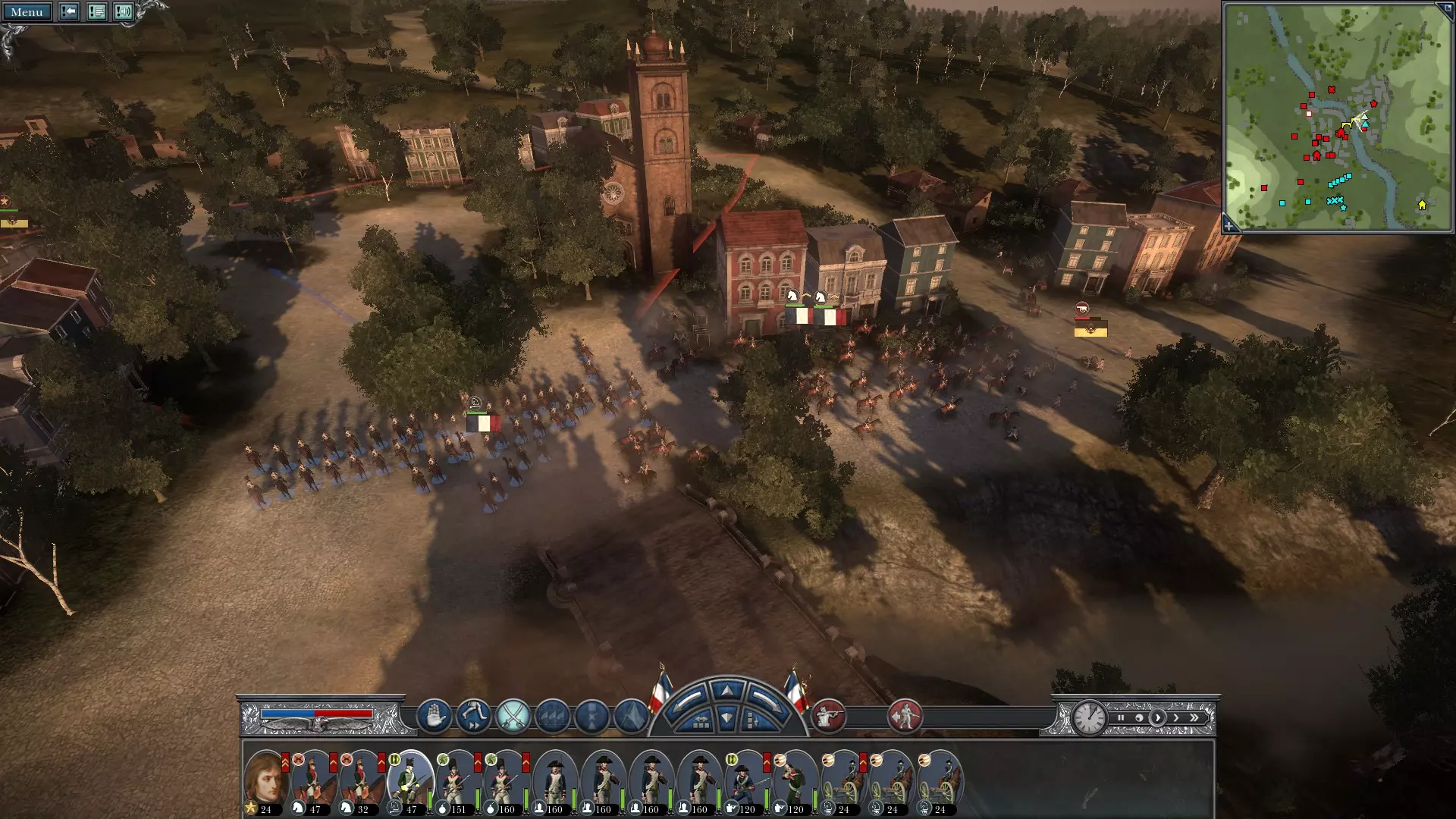Select the first artillery cannon unit card
Image resolution: width=1456 pixels, height=819 pixels.
[x=843, y=781]
